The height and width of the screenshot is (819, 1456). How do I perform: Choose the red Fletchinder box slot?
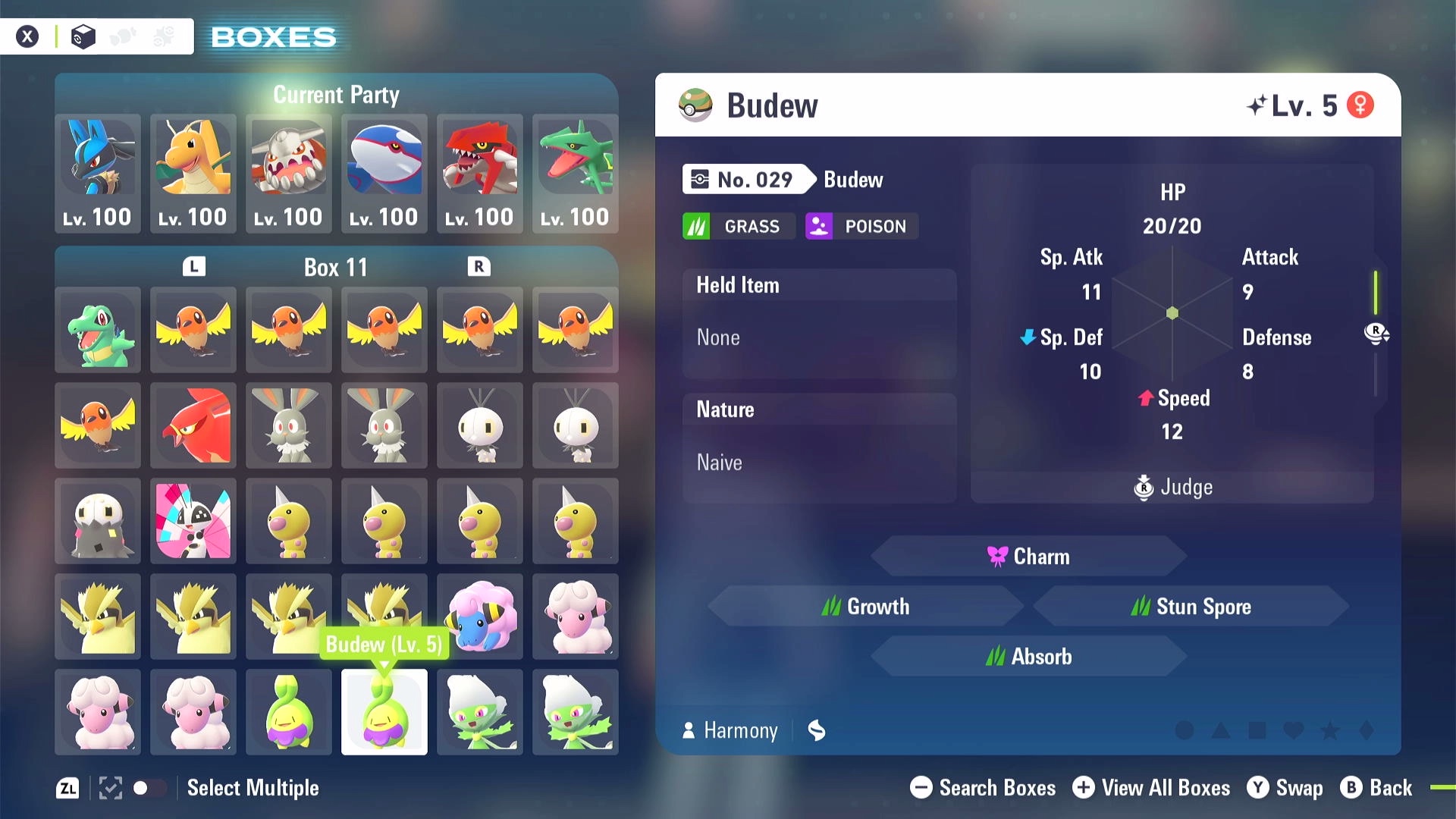[193, 426]
